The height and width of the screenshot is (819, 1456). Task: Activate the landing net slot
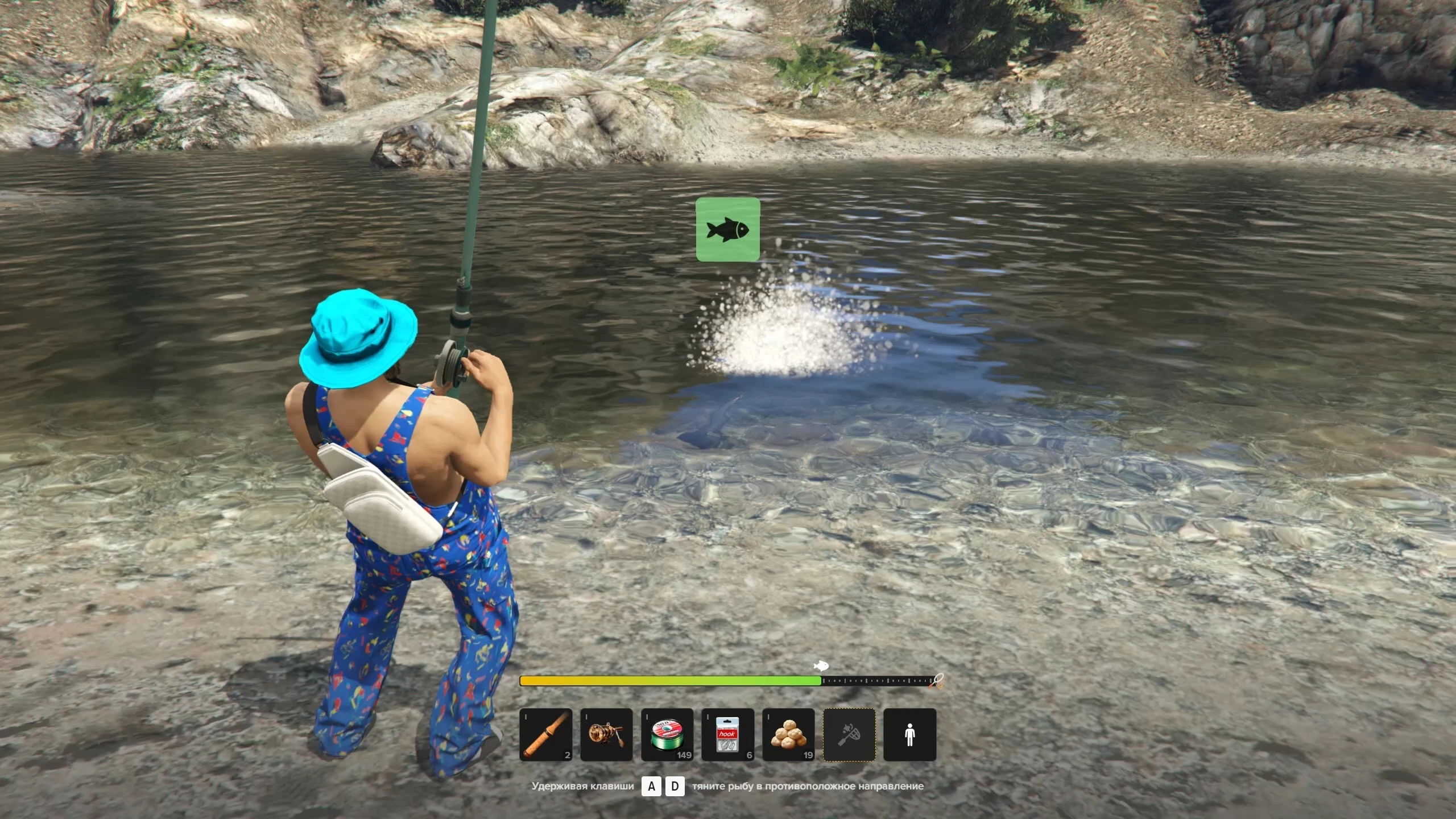coord(849,734)
